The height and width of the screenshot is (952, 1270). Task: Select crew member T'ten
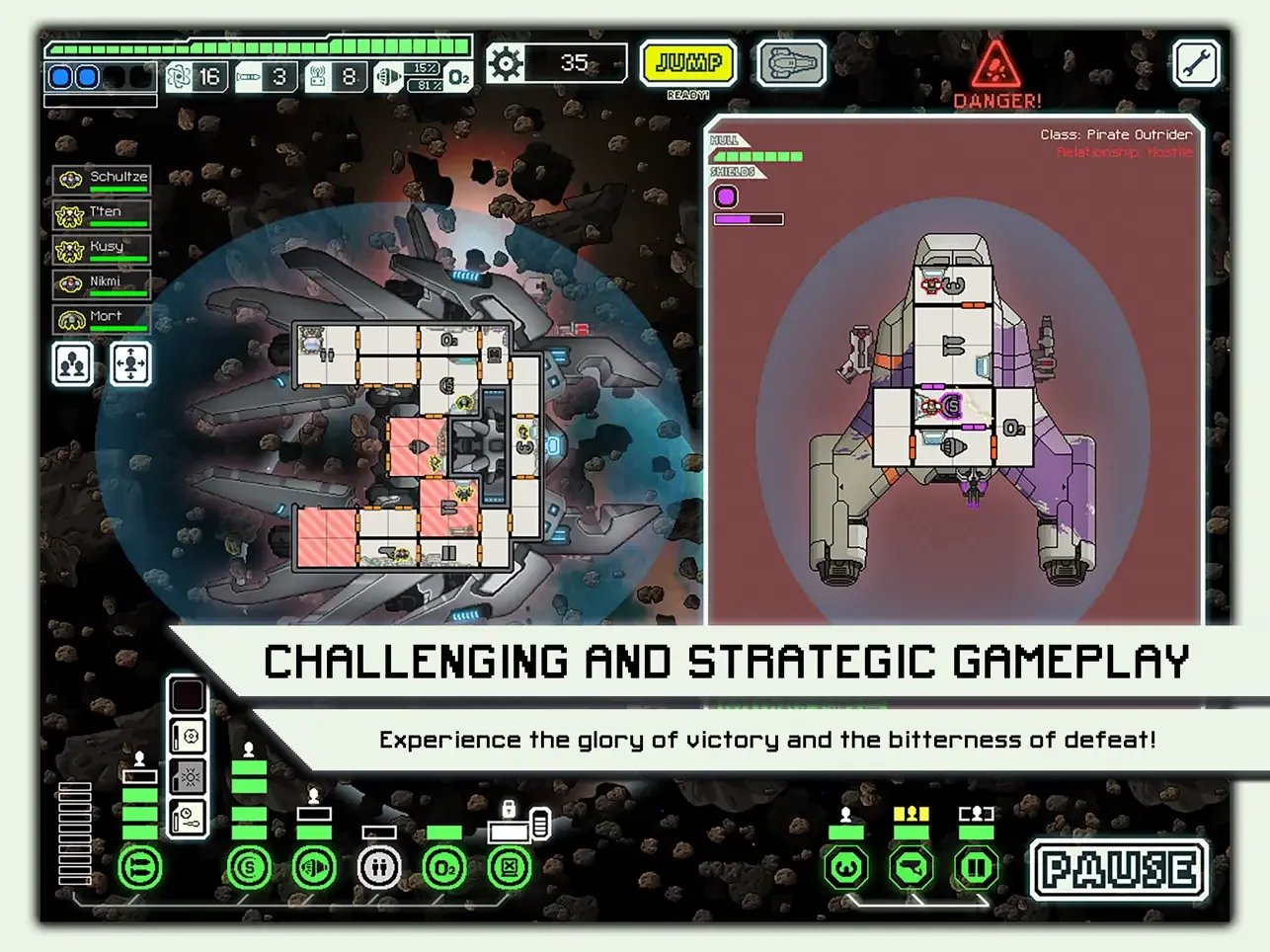click(x=102, y=214)
